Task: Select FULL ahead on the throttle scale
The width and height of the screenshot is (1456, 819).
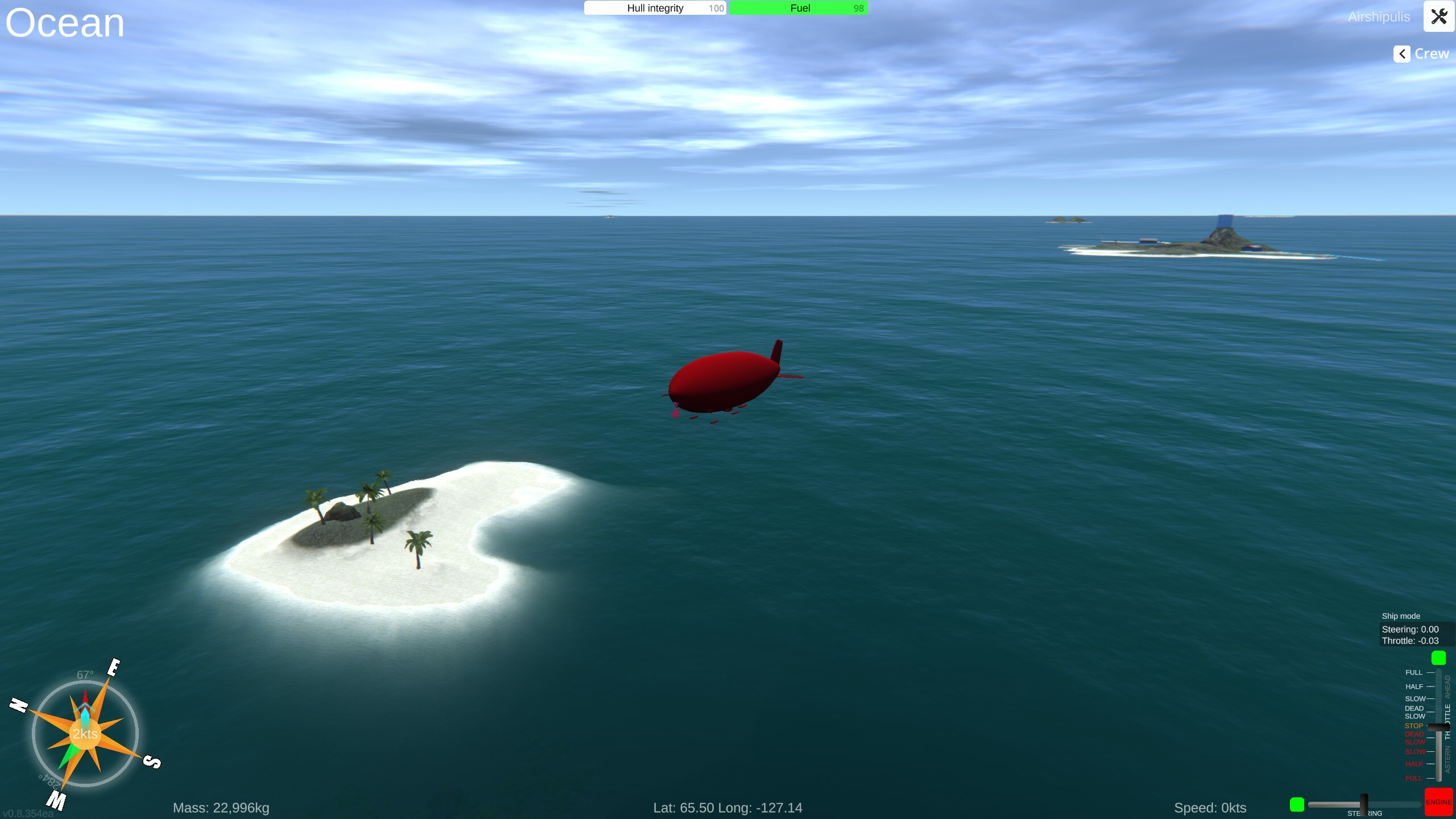Action: pos(1414,672)
